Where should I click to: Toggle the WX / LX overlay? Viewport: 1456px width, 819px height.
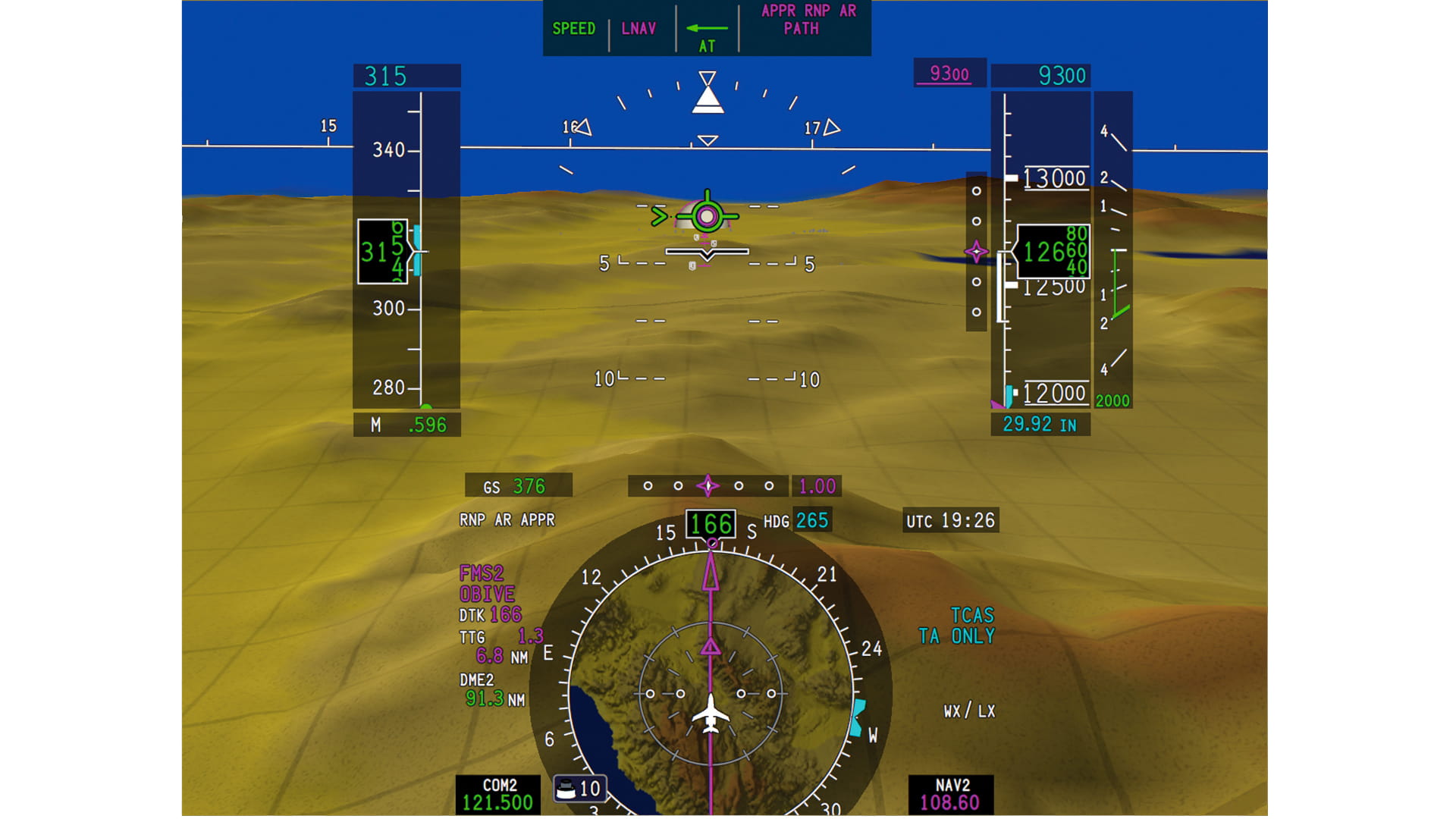970,712
